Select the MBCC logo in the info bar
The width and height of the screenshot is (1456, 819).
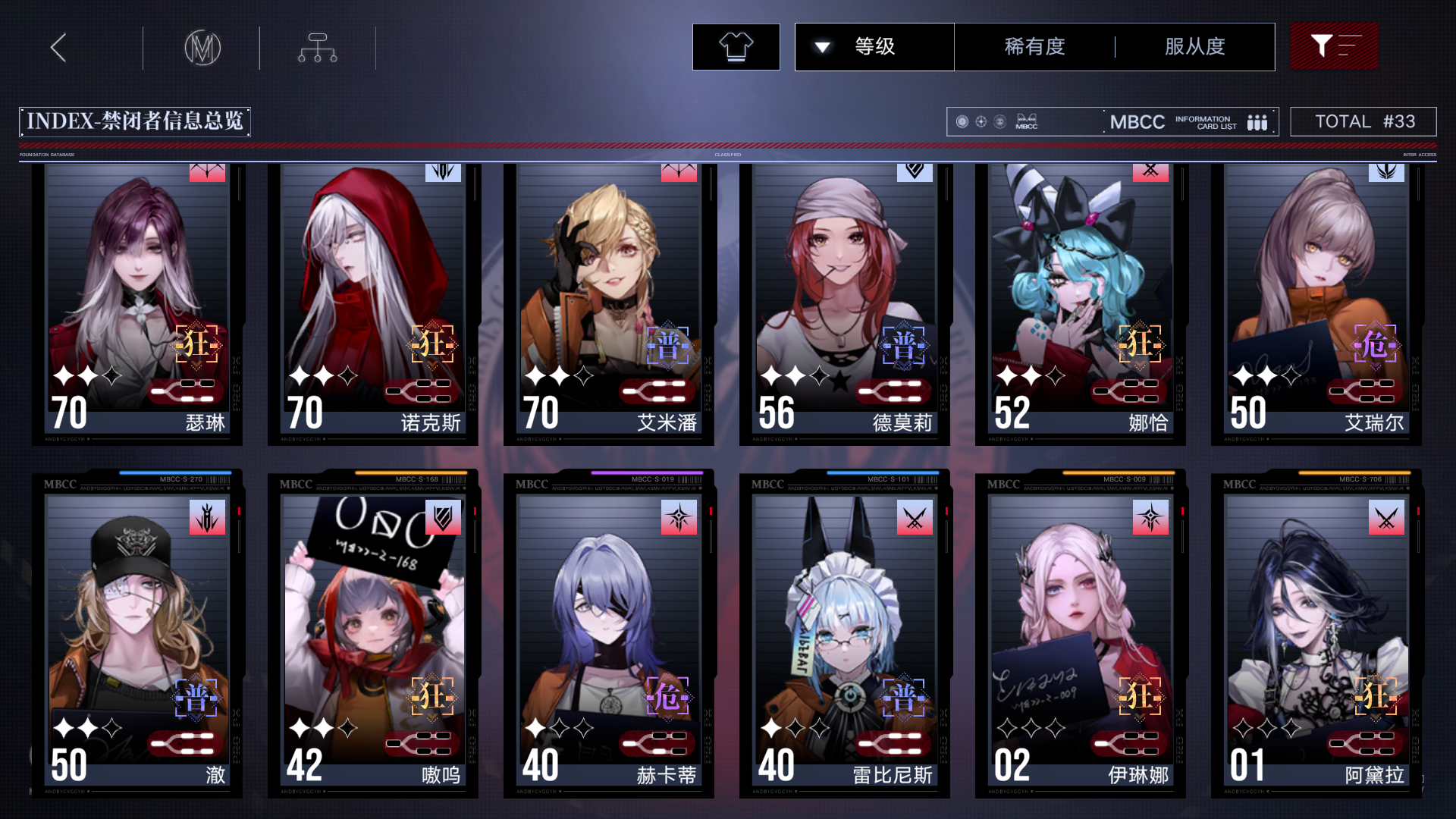tap(1028, 121)
